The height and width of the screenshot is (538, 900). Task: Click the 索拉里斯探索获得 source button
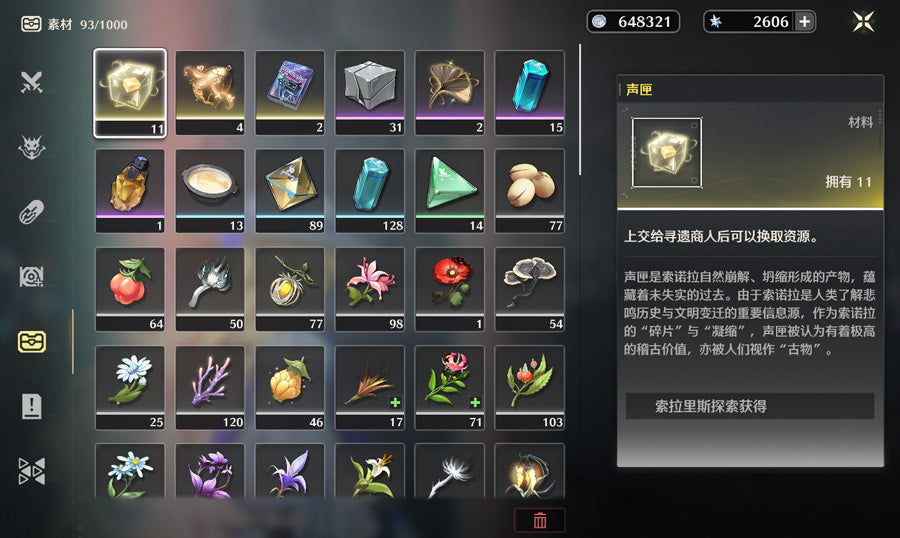tap(750, 406)
